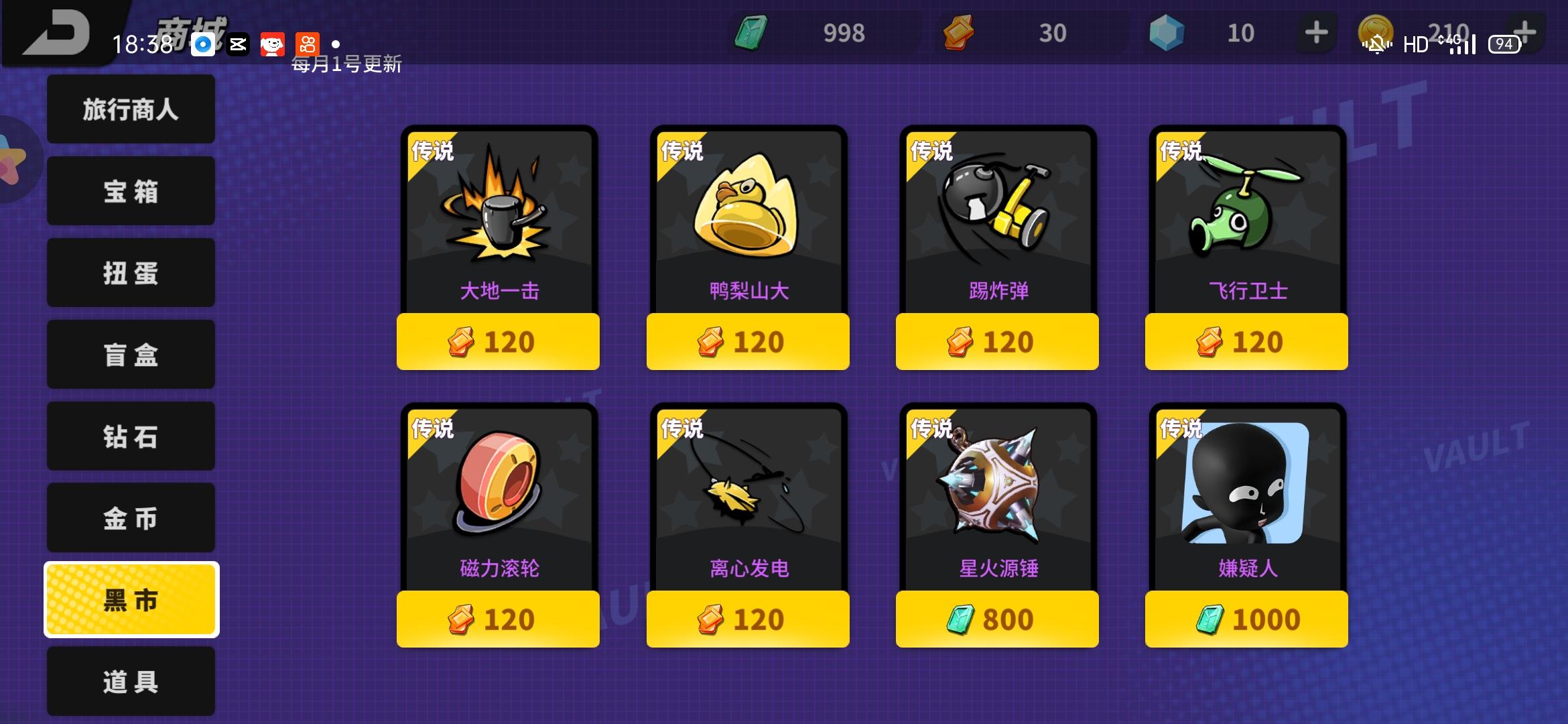Open the 盲盒 blind box section
The width and height of the screenshot is (1568, 724).
pos(131,355)
